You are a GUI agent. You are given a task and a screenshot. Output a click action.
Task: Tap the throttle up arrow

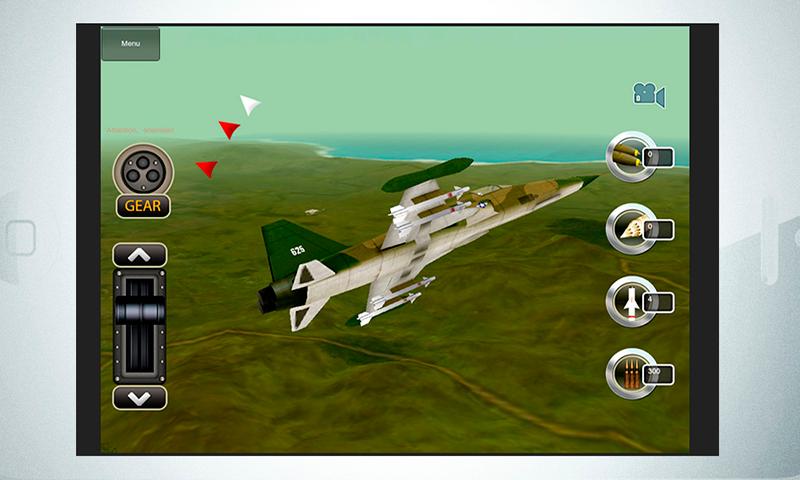pos(139,255)
